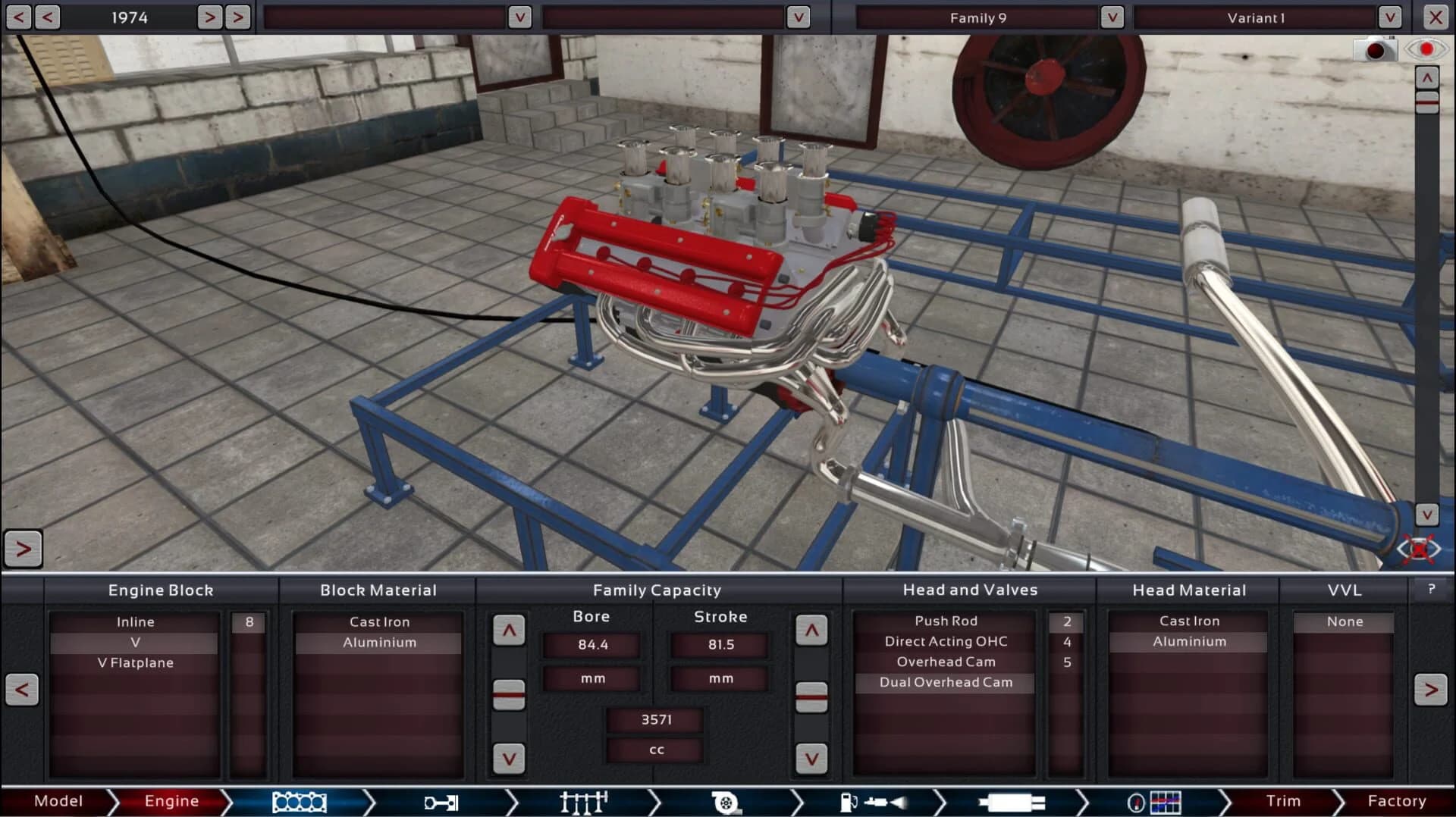Expand the left side panel arrow
This screenshot has width=1456, height=817.
click(23, 549)
